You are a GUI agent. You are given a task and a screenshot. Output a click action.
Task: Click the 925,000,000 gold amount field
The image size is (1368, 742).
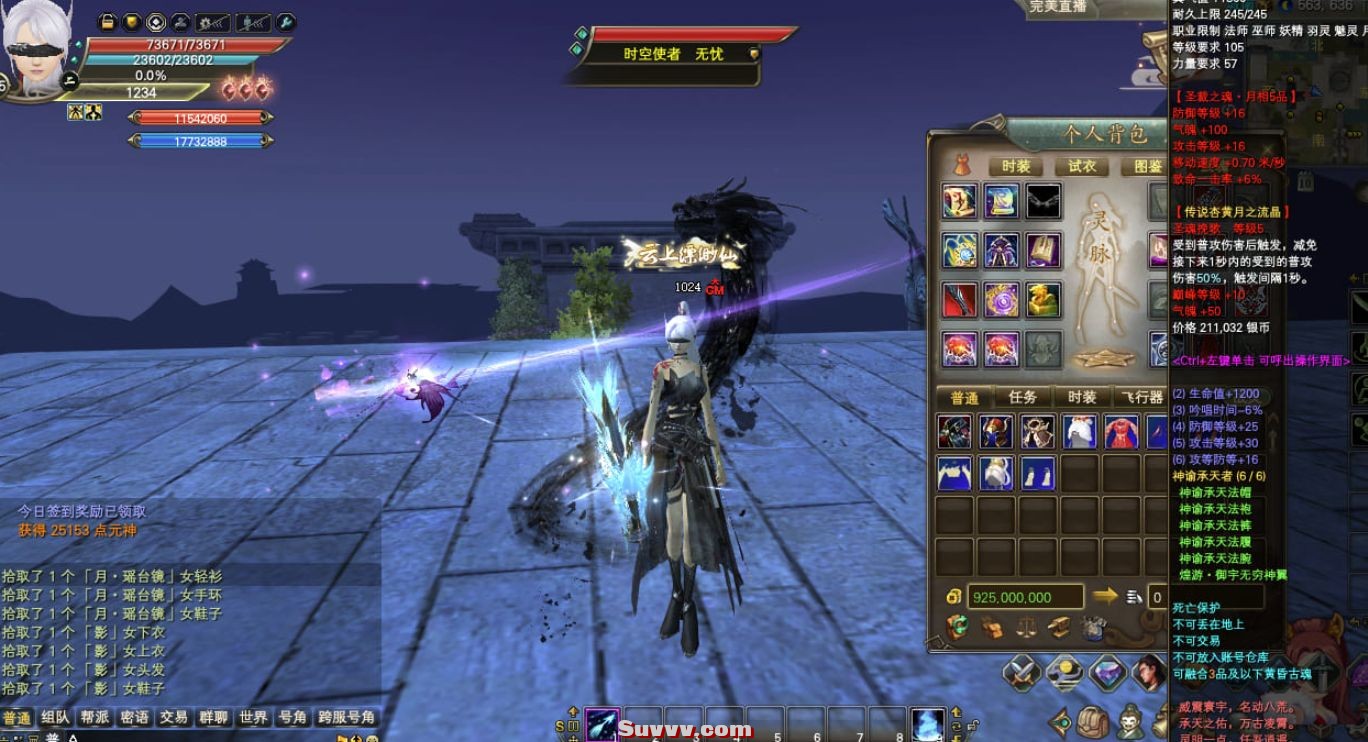pos(1020,596)
